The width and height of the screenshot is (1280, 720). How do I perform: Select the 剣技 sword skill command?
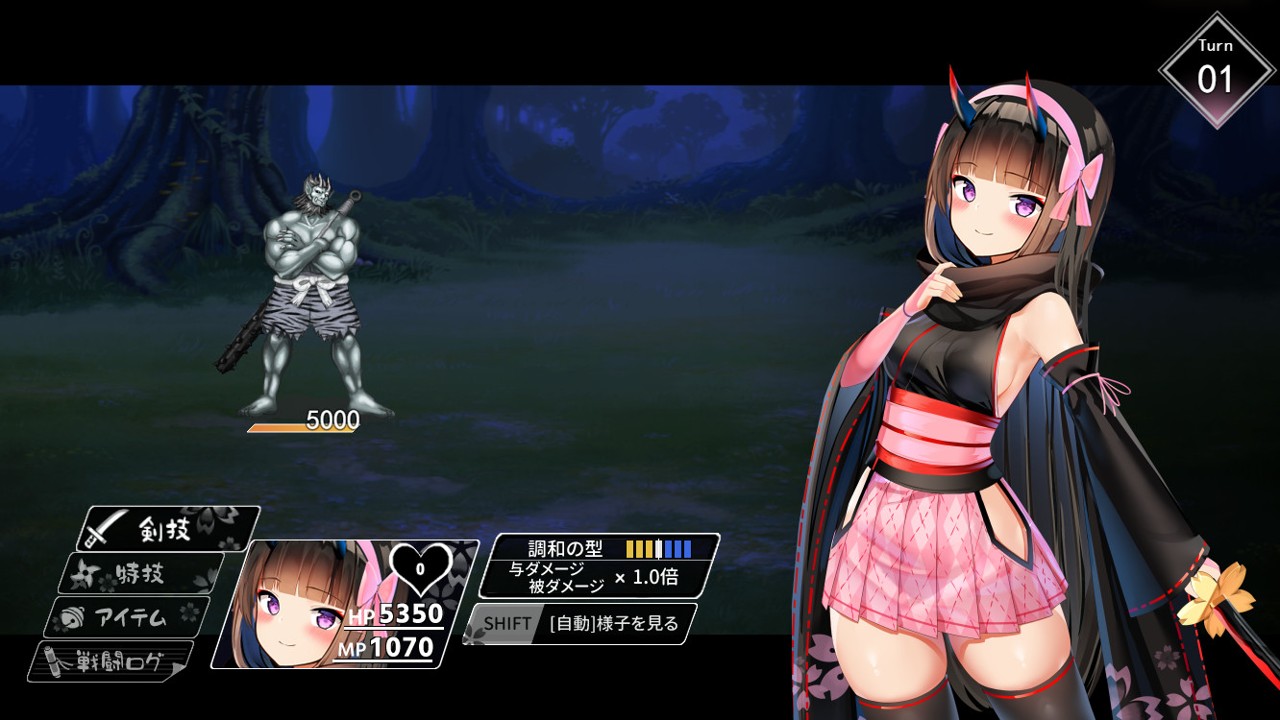[168, 529]
